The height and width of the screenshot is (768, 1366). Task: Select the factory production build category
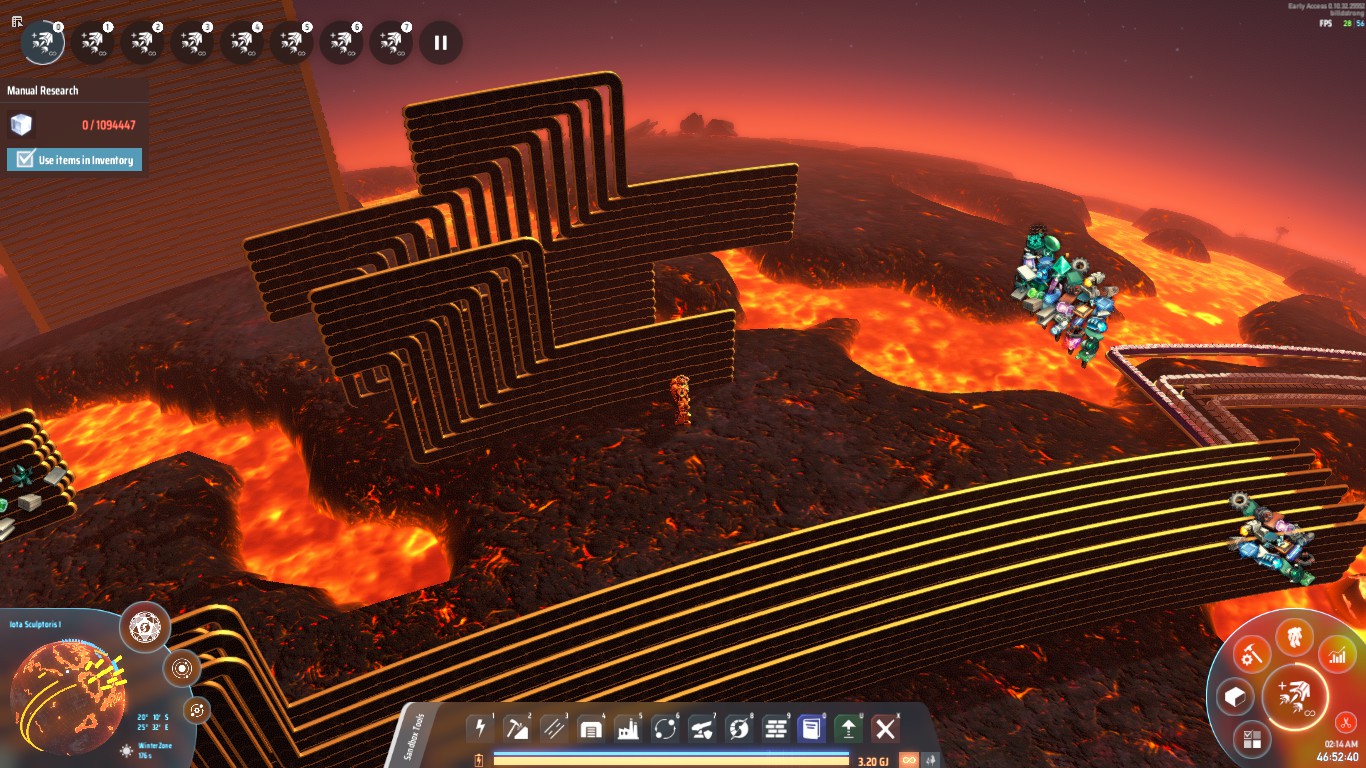628,728
